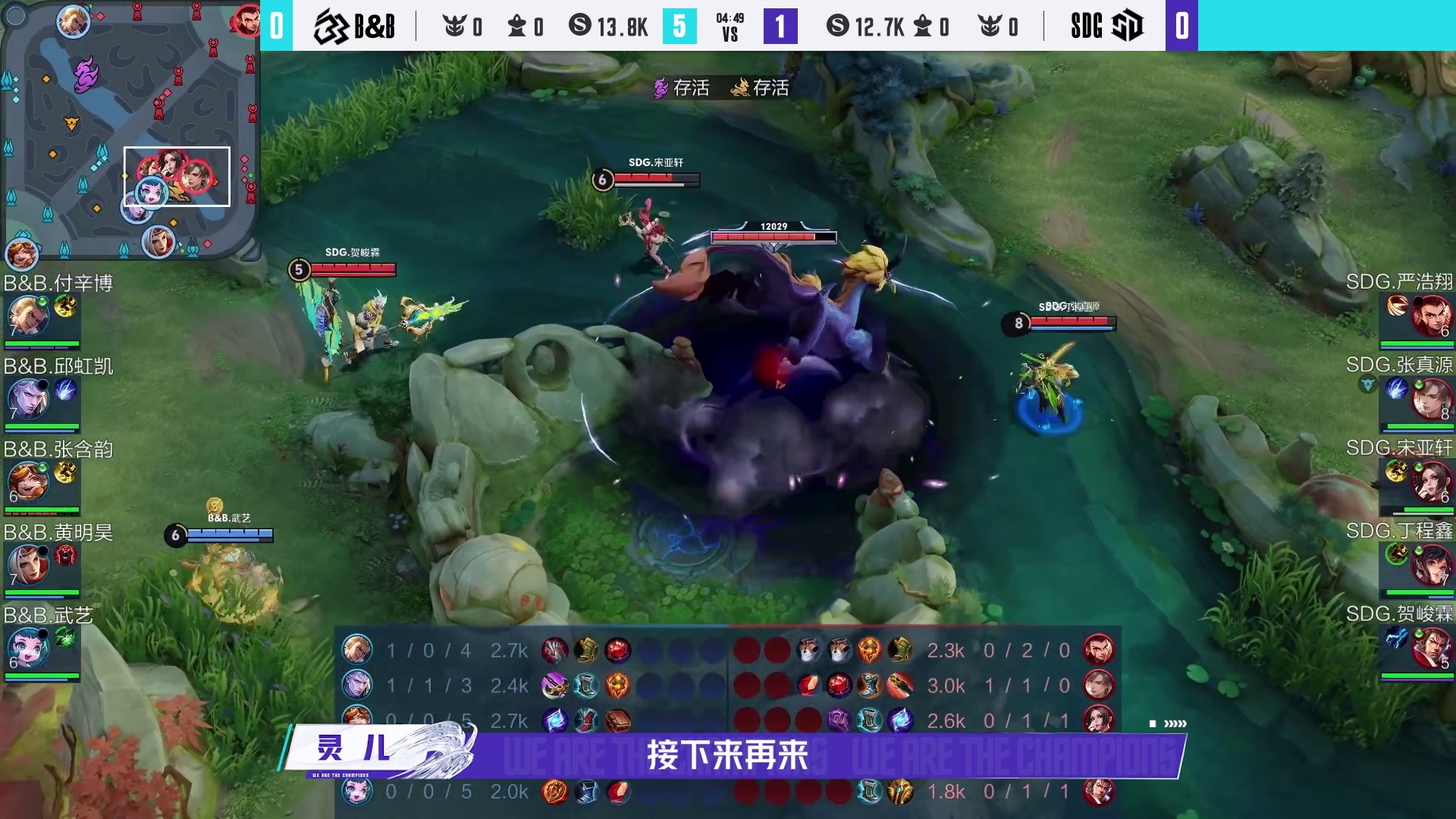This screenshot has height=819, width=1456.
Task: Click the purple tyrant 存活 status icon
Action: (661, 88)
